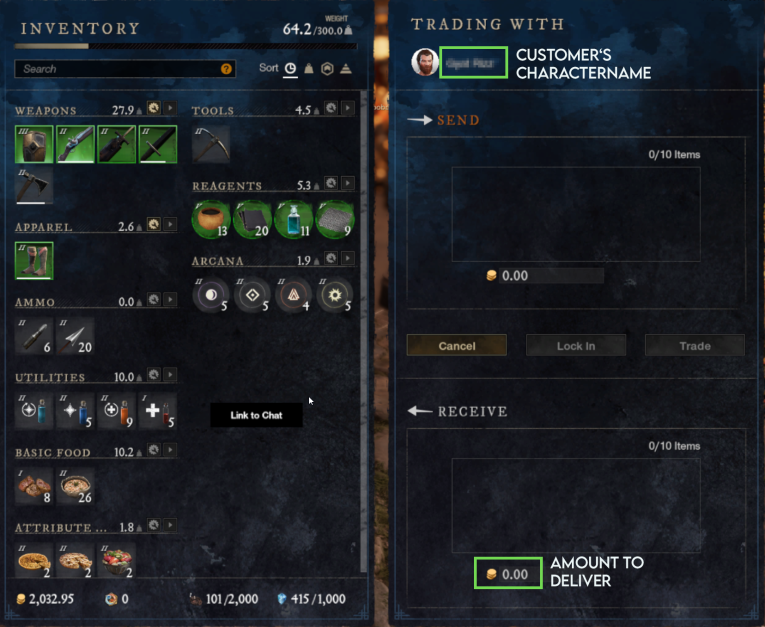Select the pickaxe in Tools
The image size is (765, 627).
(x=210, y=144)
